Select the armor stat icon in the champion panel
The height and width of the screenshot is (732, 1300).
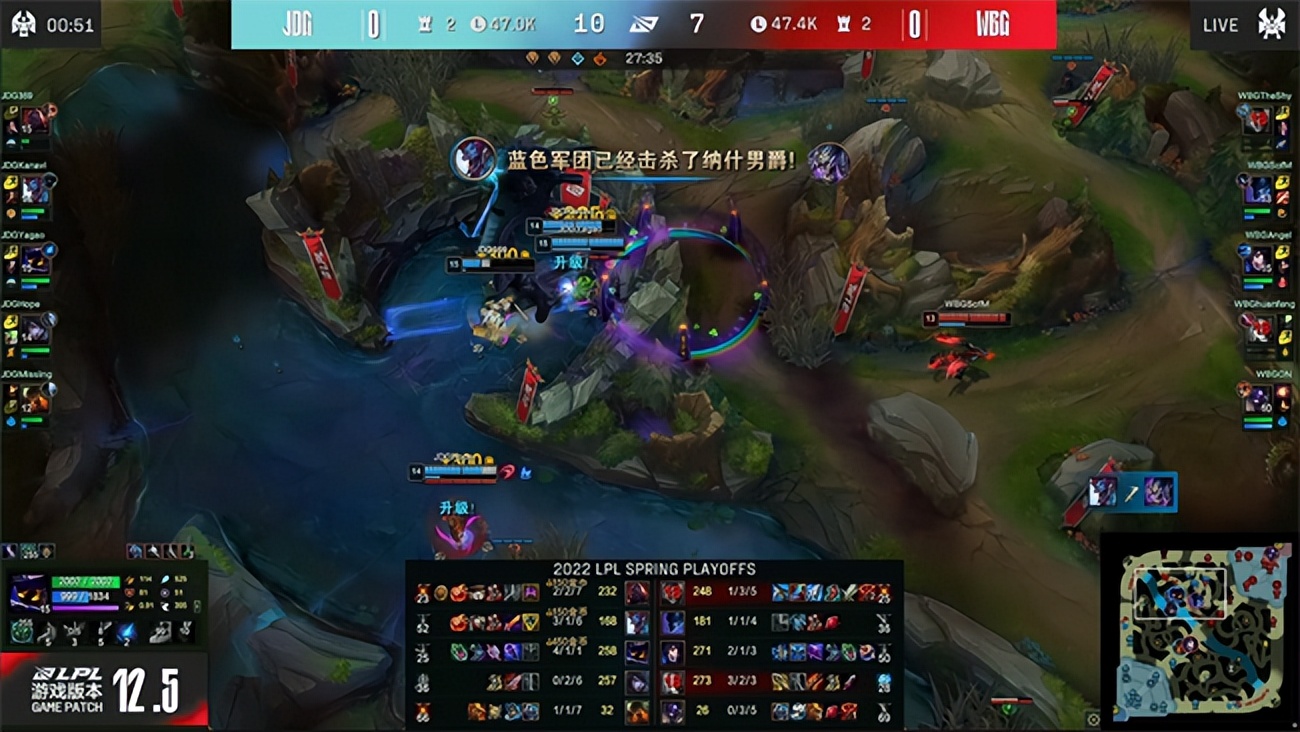pyautogui.click(x=129, y=594)
